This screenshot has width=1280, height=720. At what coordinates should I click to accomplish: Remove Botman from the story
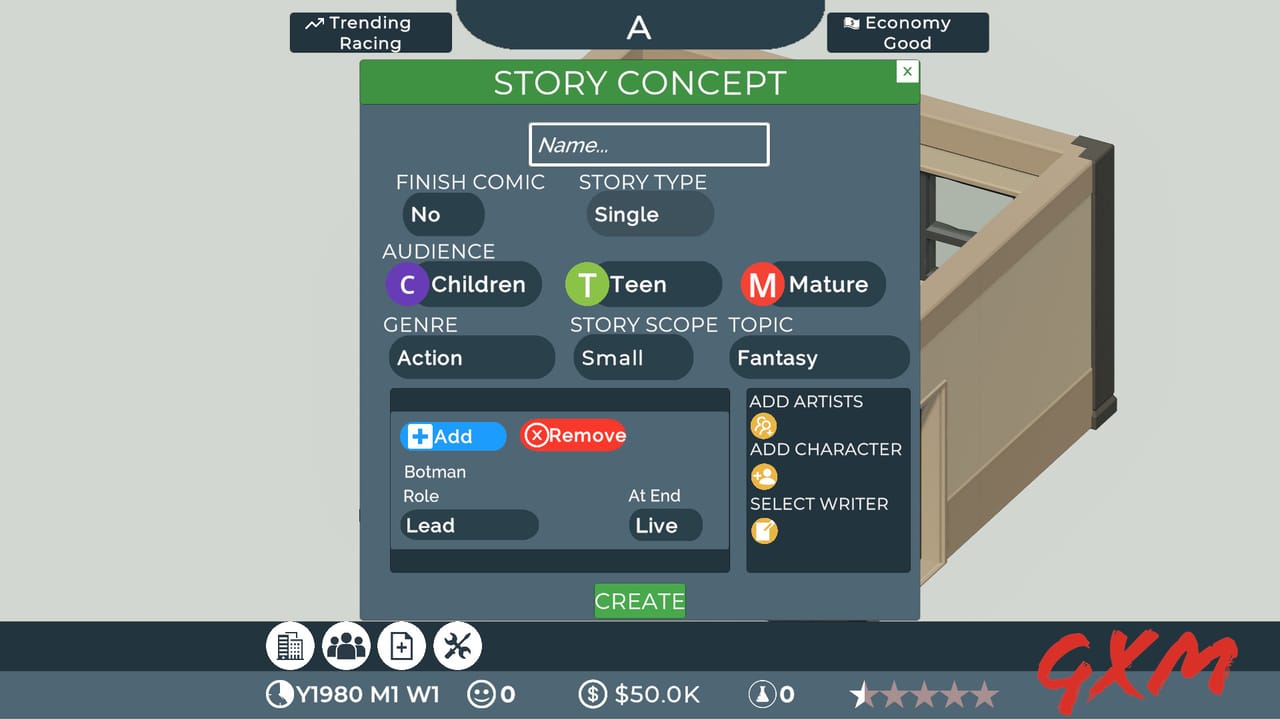pos(573,435)
